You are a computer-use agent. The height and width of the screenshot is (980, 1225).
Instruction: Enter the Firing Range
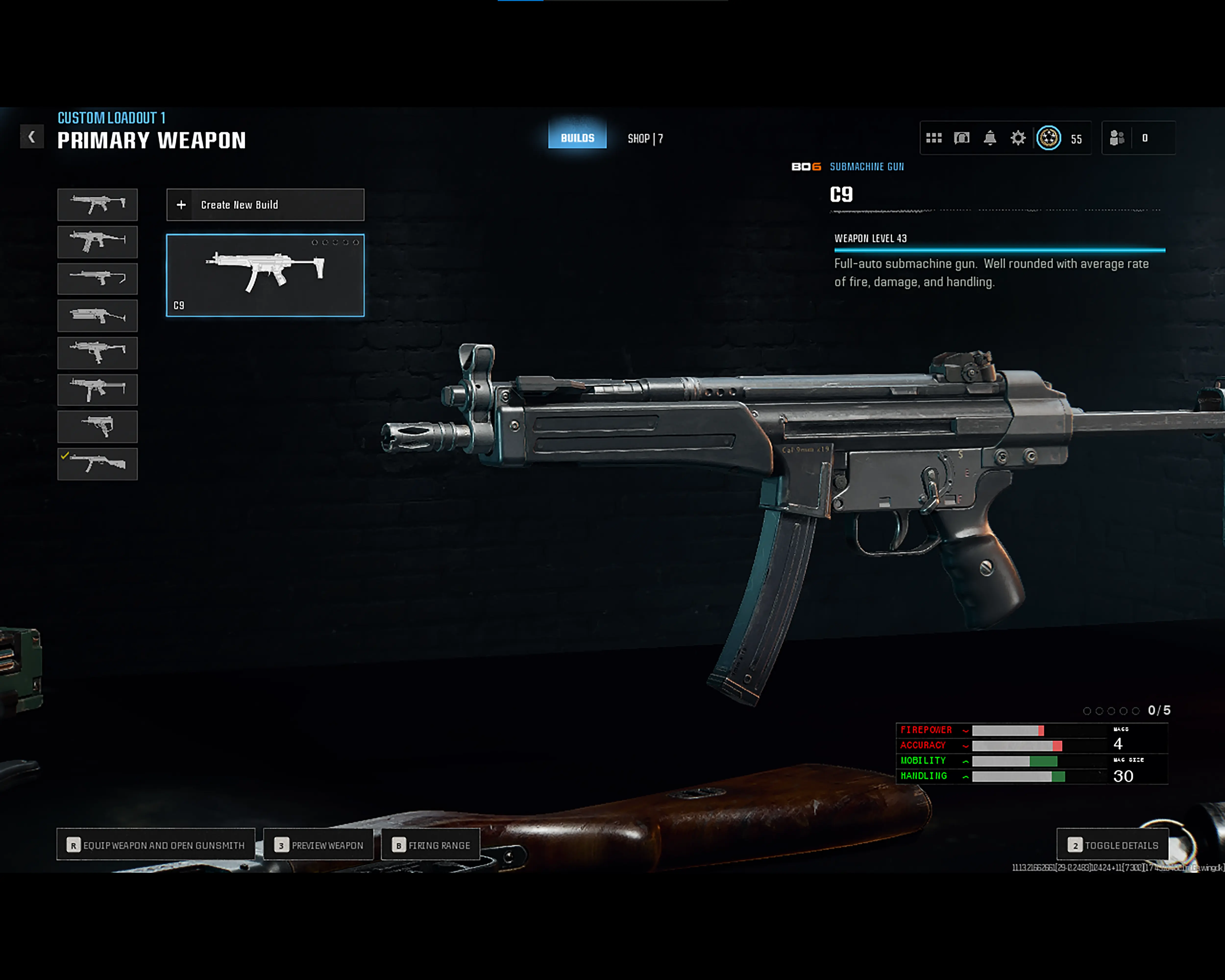431,845
